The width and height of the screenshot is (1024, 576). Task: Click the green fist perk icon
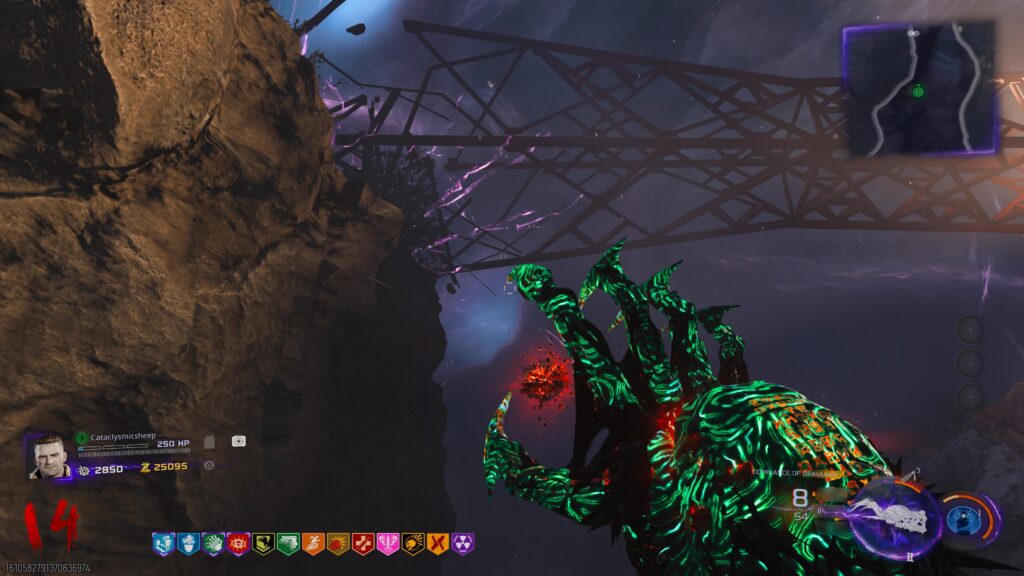pyautogui.click(x=213, y=543)
